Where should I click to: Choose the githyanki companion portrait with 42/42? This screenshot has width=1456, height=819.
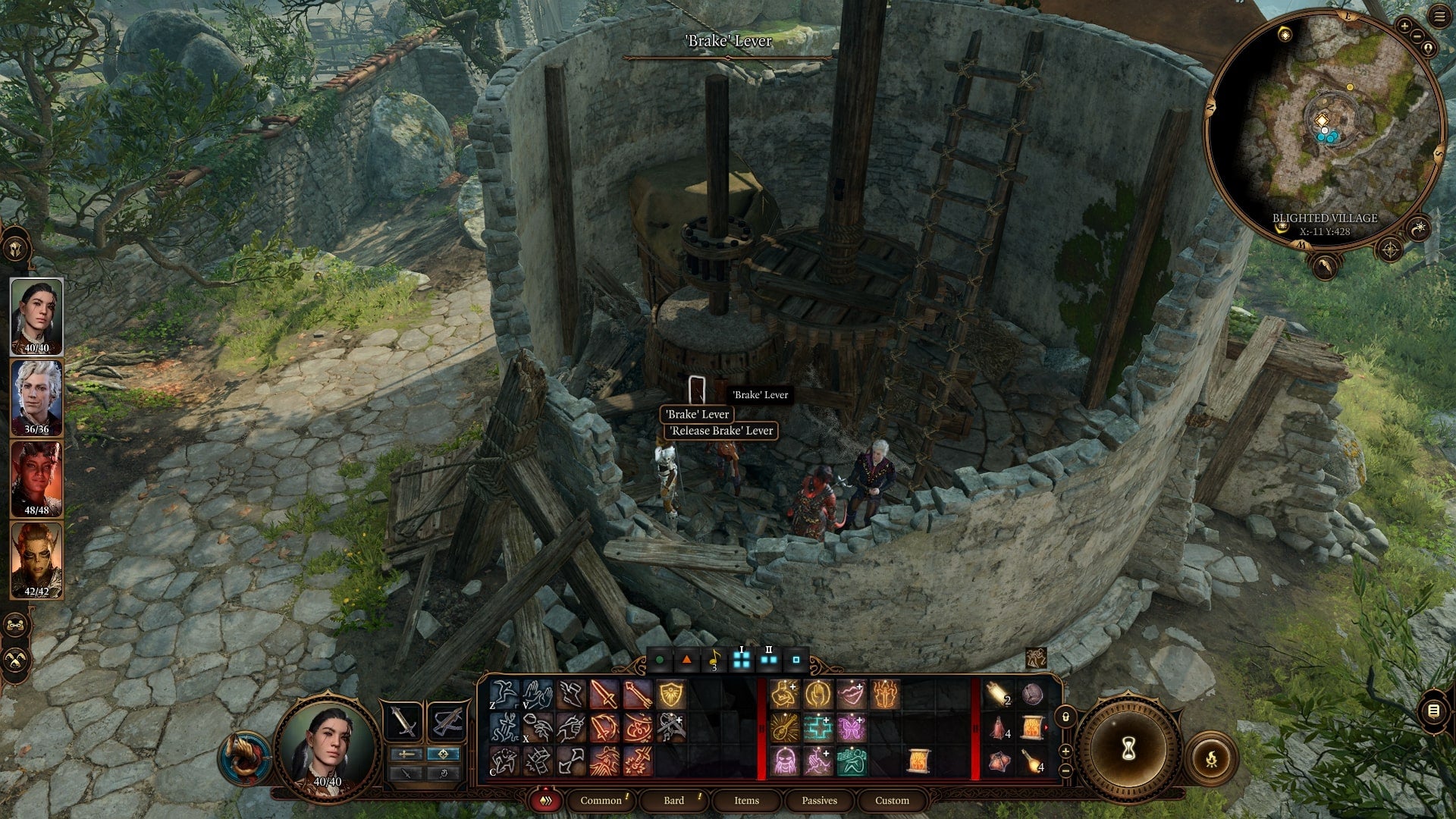pos(36,560)
